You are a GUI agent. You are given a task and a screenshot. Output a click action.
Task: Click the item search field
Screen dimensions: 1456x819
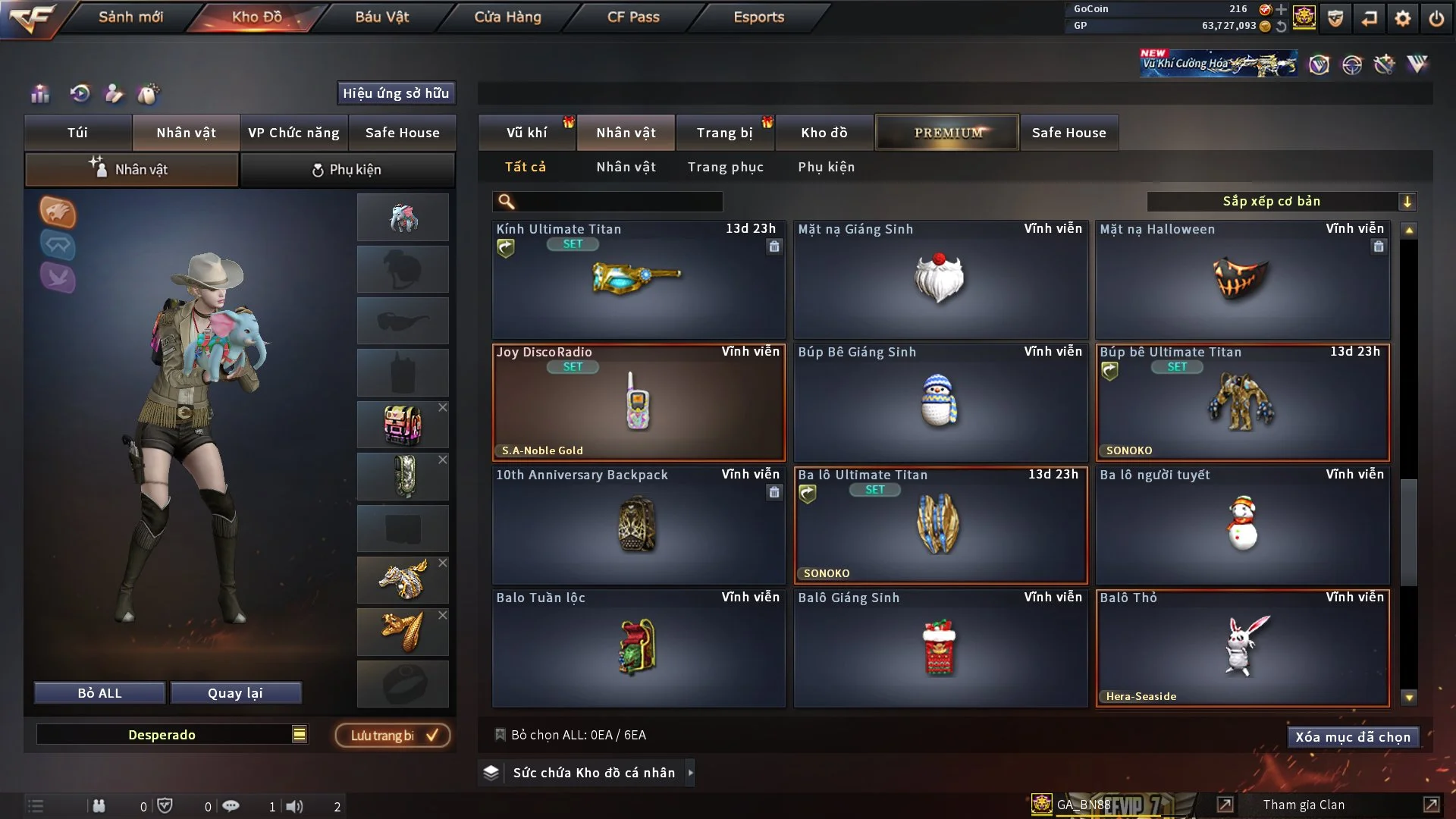click(618, 202)
